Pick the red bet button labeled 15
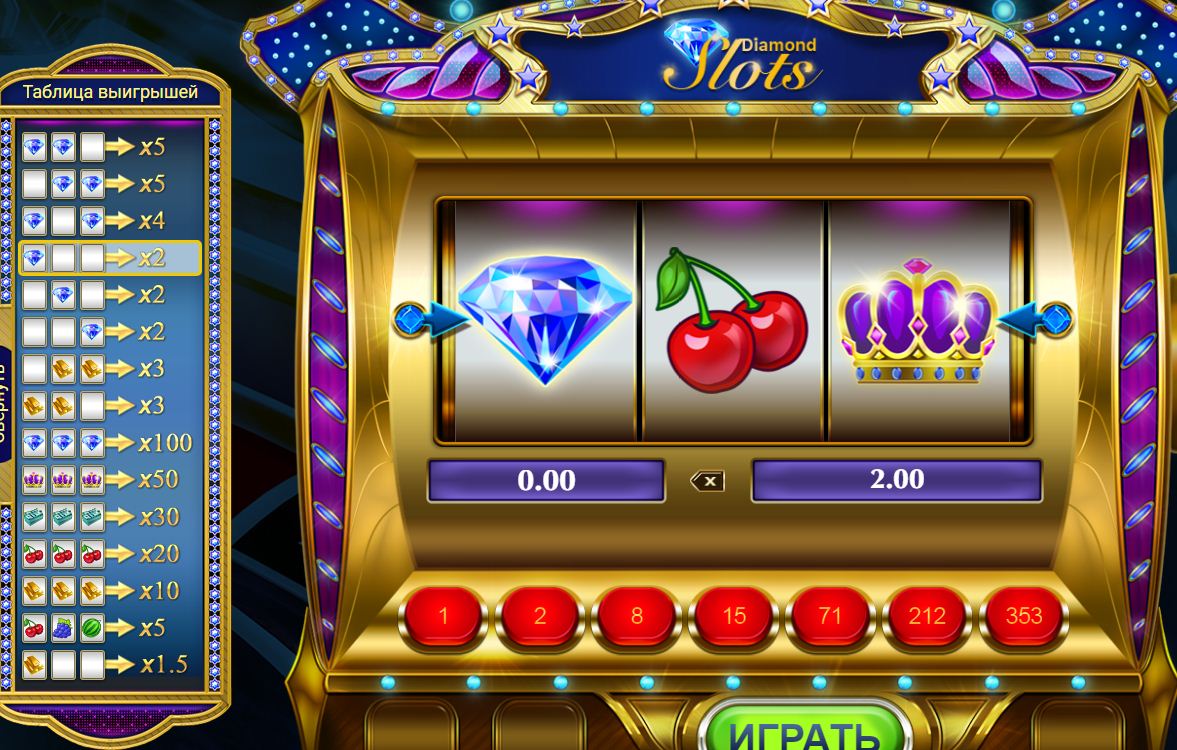 (734, 615)
